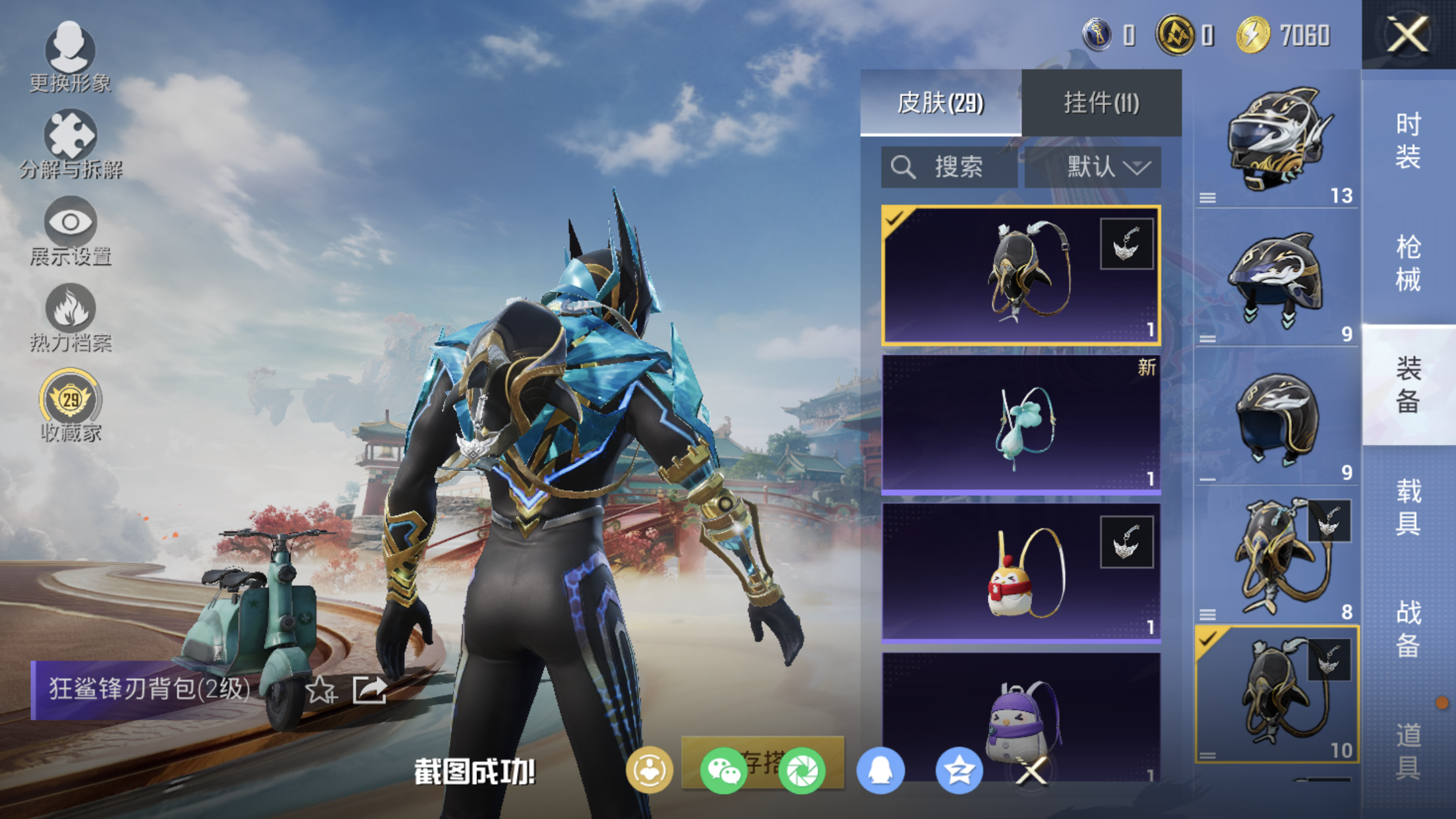Close the wardrobe screen with top-right X
The height and width of the screenshot is (819, 1456).
pos(1408,34)
